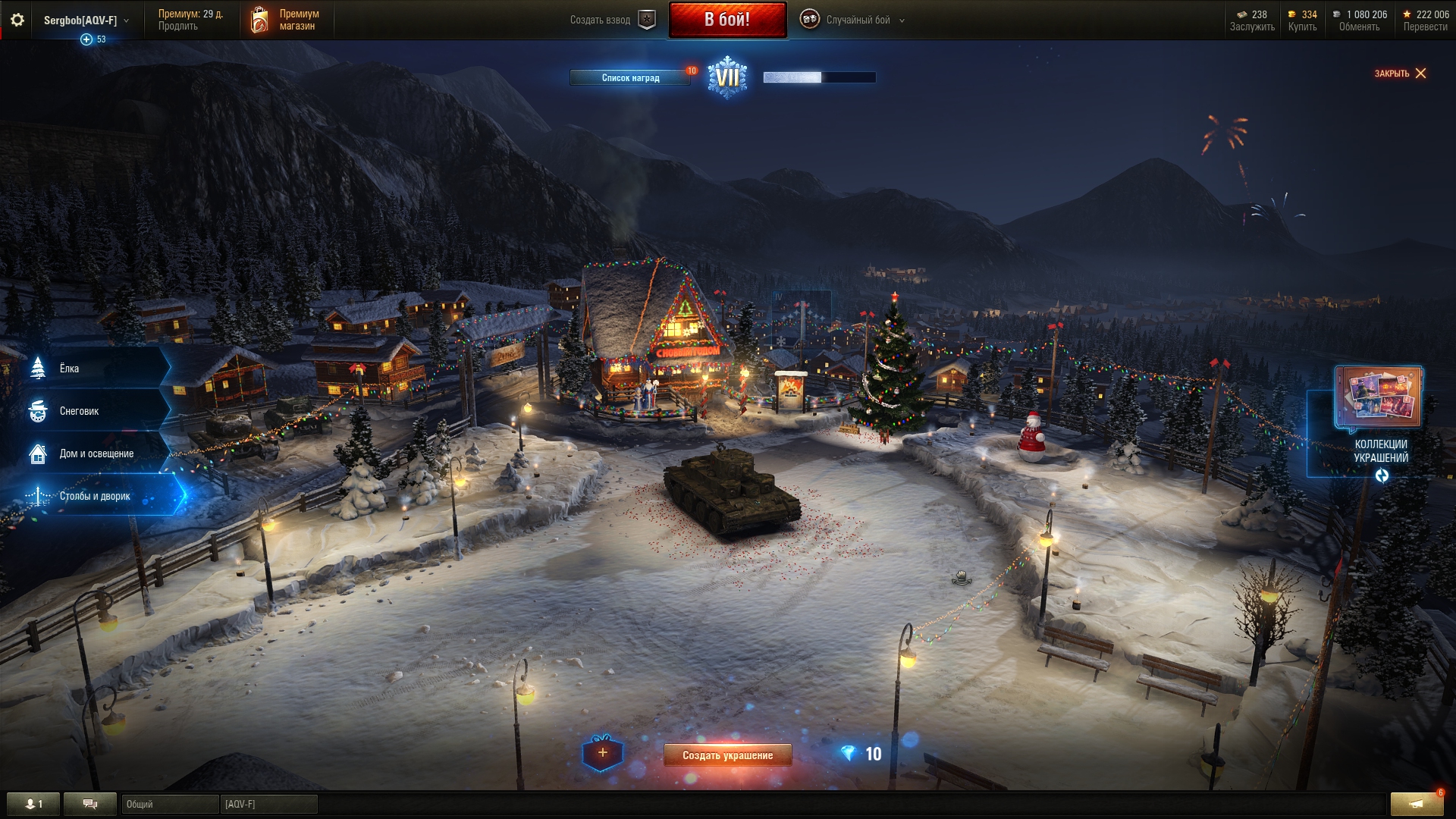
Task: Open the Общий chat channel tab
Action: pyautogui.click(x=169, y=804)
